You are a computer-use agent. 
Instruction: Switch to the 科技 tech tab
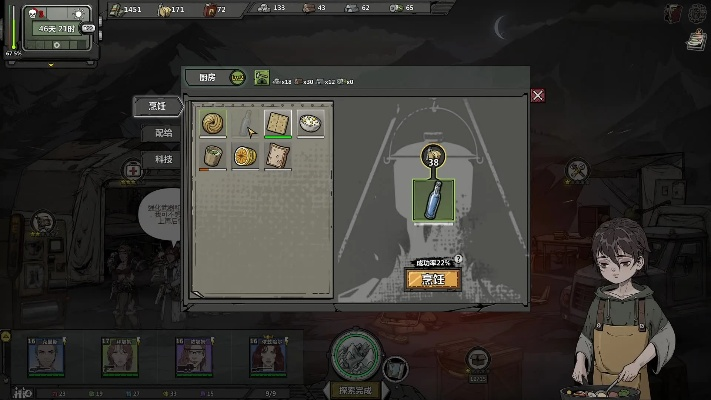click(163, 159)
